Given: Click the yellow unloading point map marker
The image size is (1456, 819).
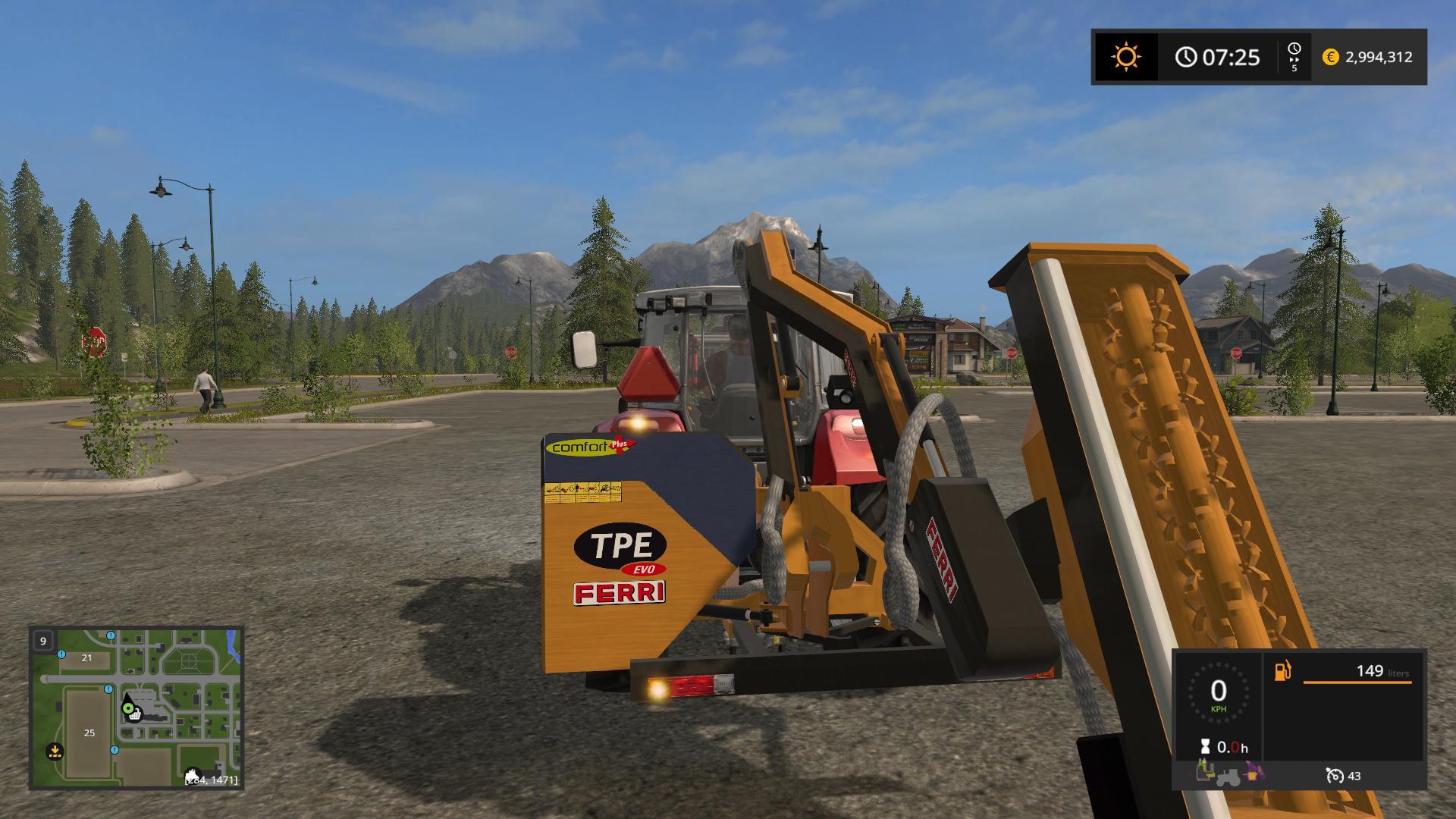Looking at the screenshot, I should 54,752.
